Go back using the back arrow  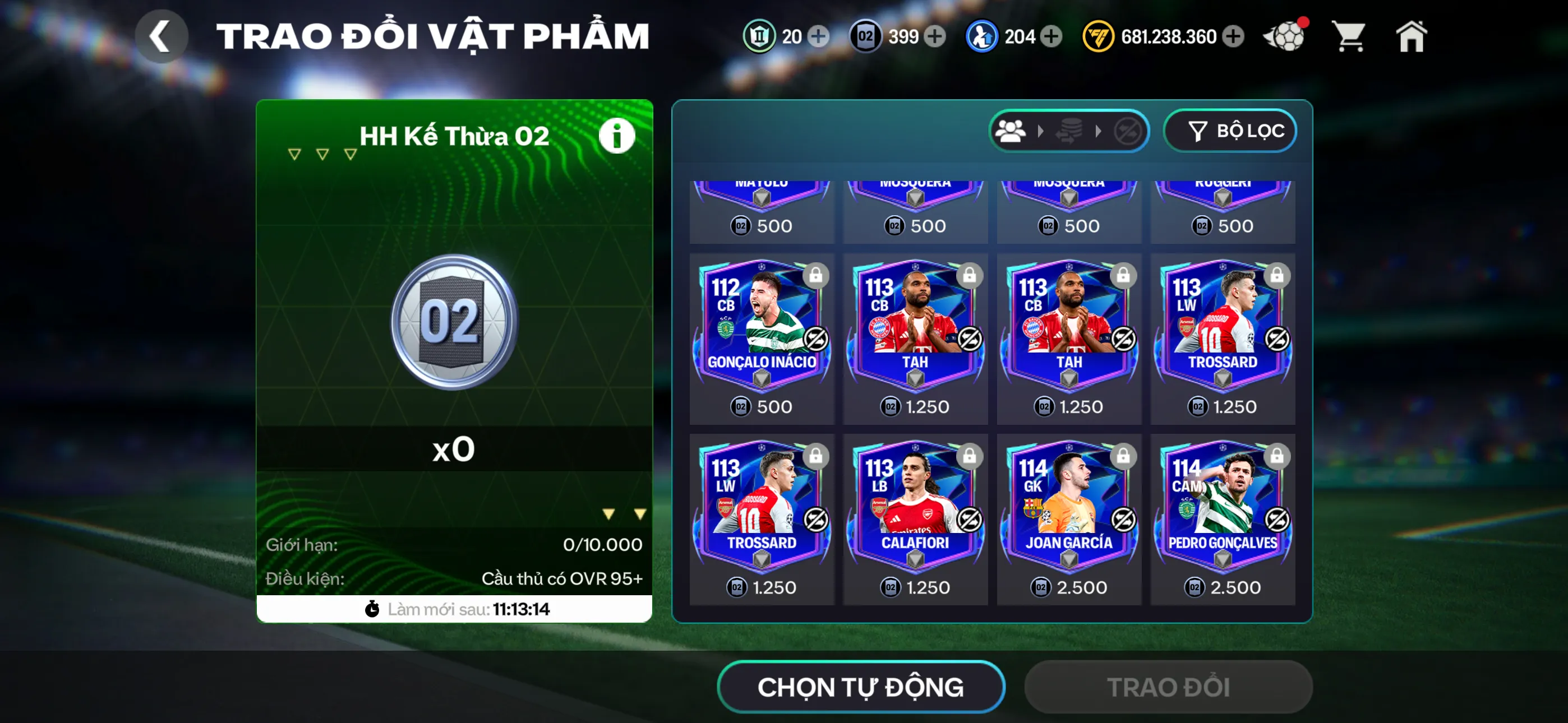tap(162, 35)
